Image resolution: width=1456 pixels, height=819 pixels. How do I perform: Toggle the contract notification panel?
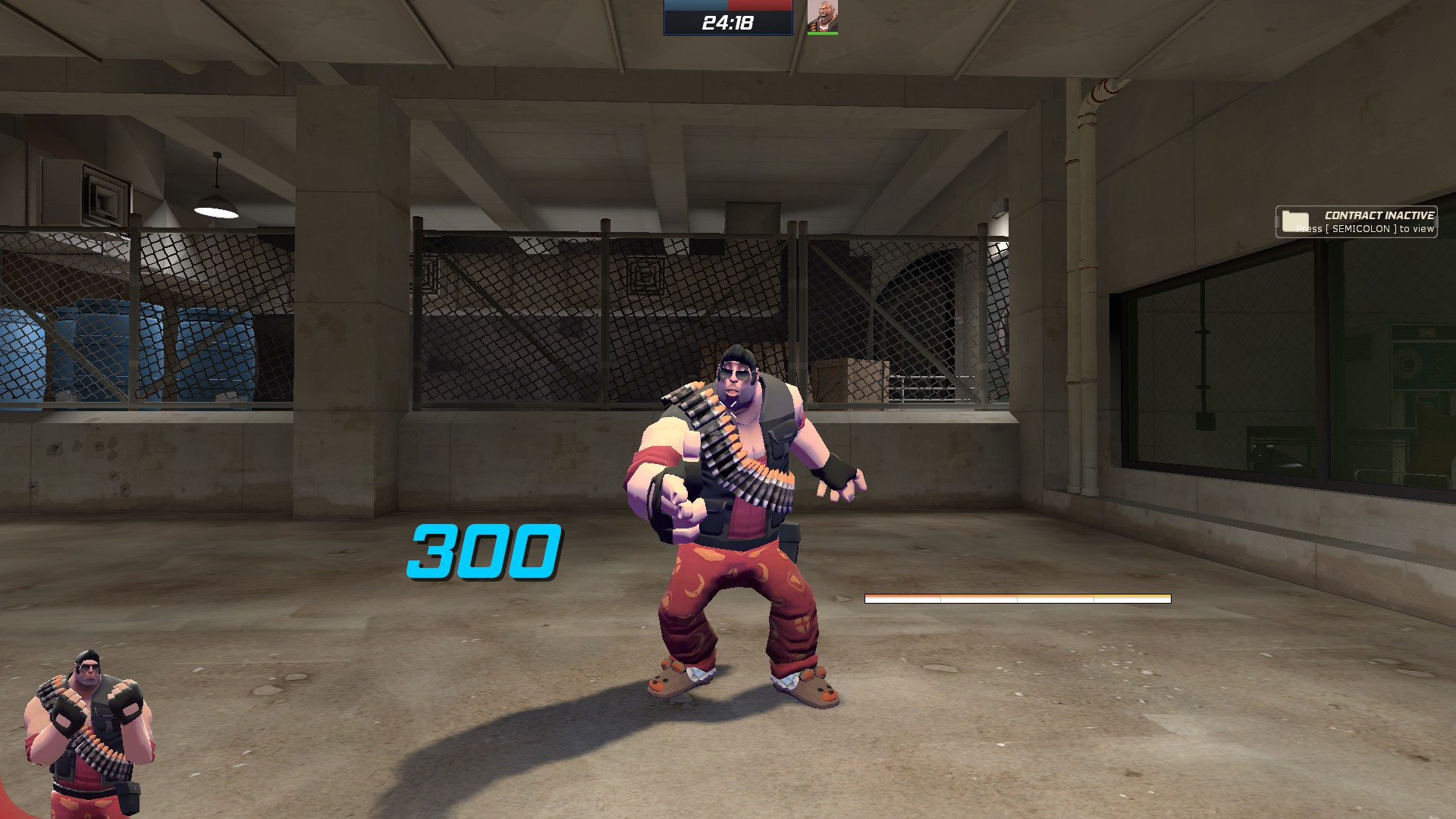(1356, 221)
